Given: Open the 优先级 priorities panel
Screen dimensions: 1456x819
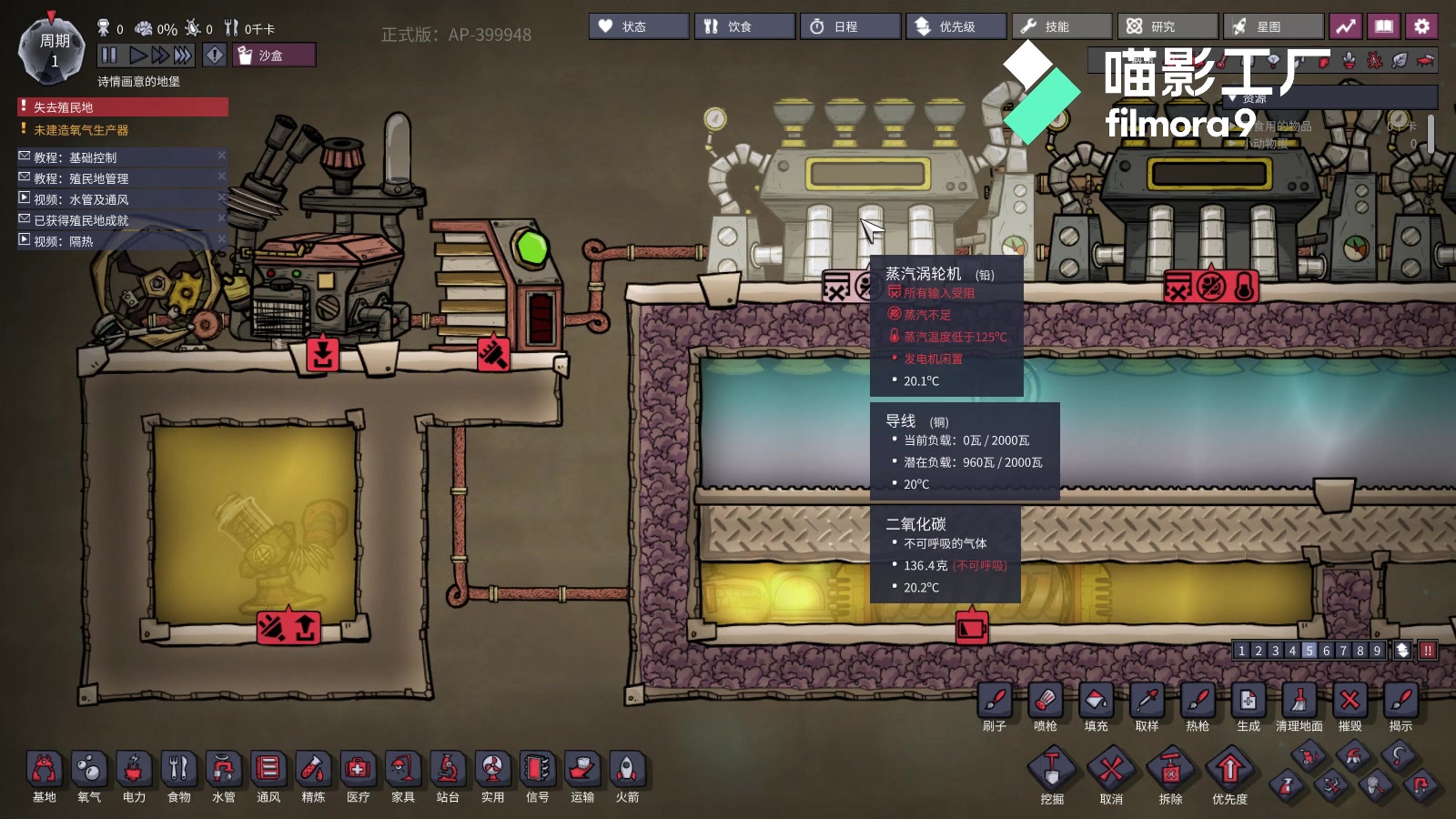Looking at the screenshot, I should point(955,26).
